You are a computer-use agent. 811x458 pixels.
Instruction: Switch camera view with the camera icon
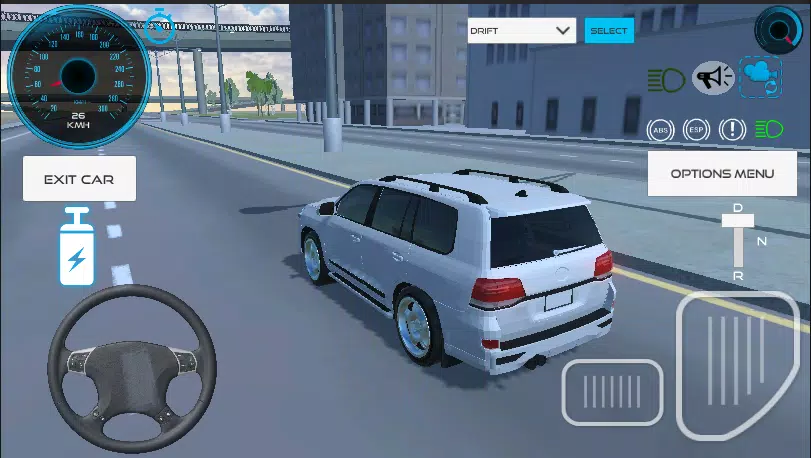(760, 78)
